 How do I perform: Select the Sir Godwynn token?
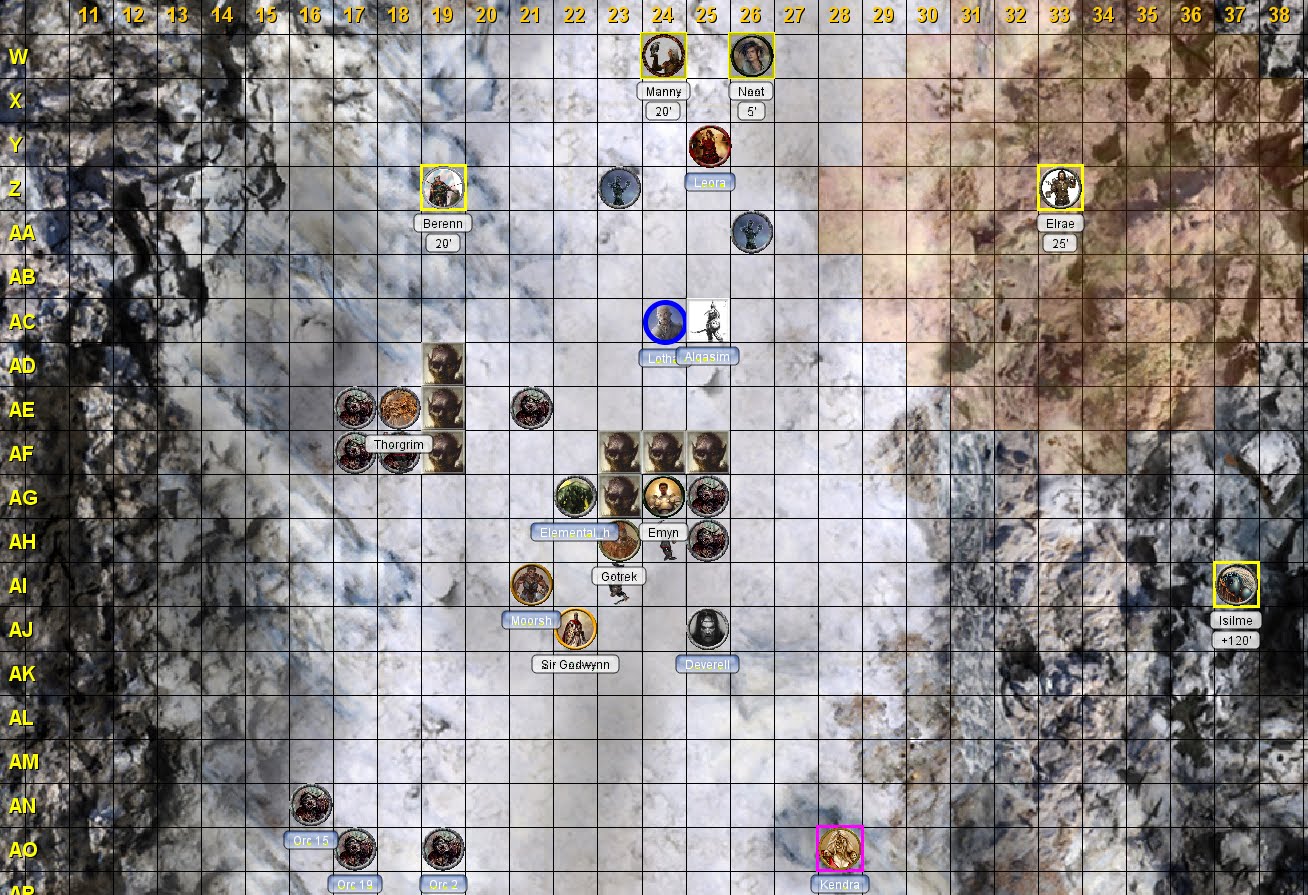click(x=576, y=629)
